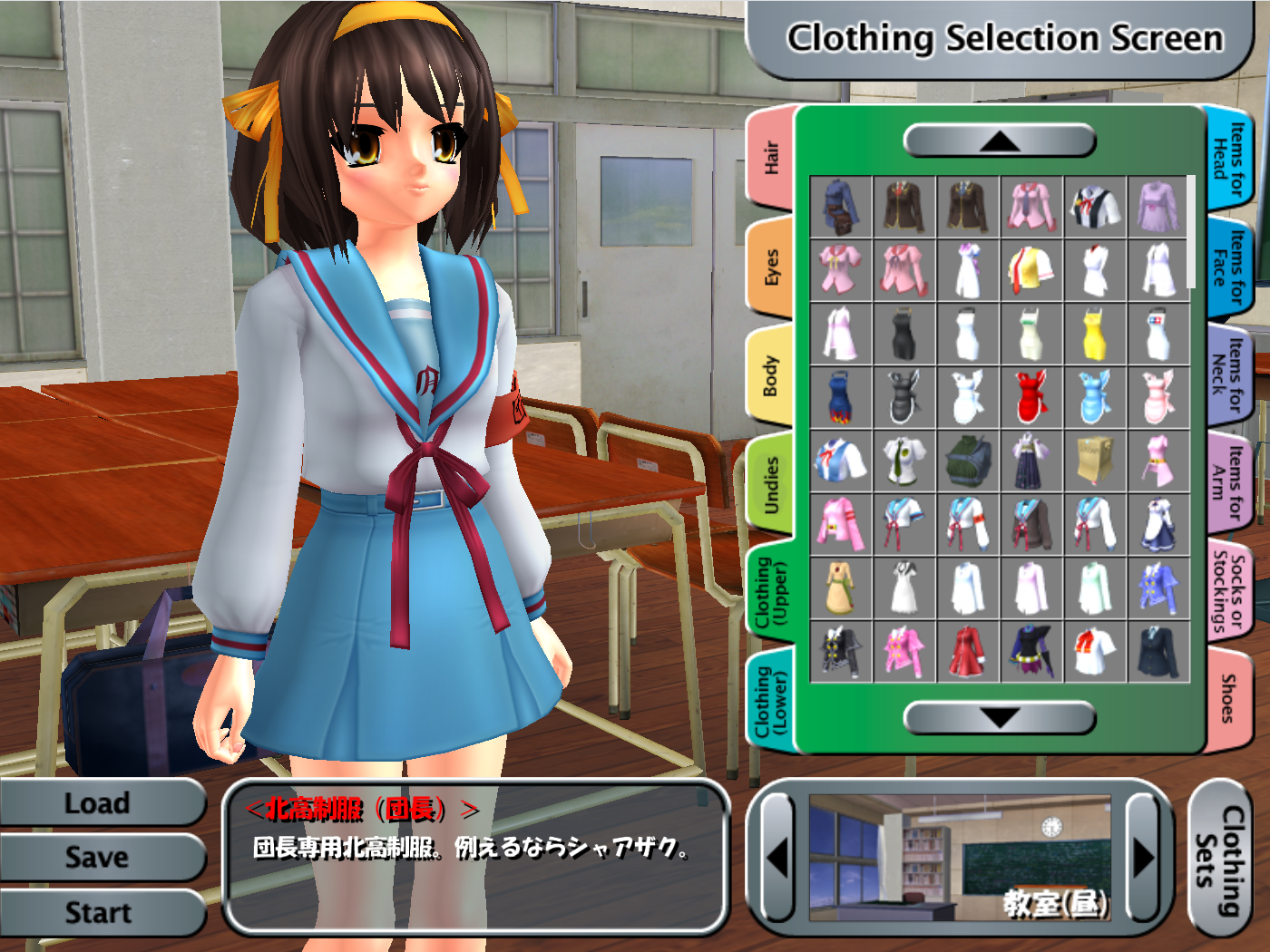Load a saved outfit
The width and height of the screenshot is (1270, 952).
(x=98, y=803)
